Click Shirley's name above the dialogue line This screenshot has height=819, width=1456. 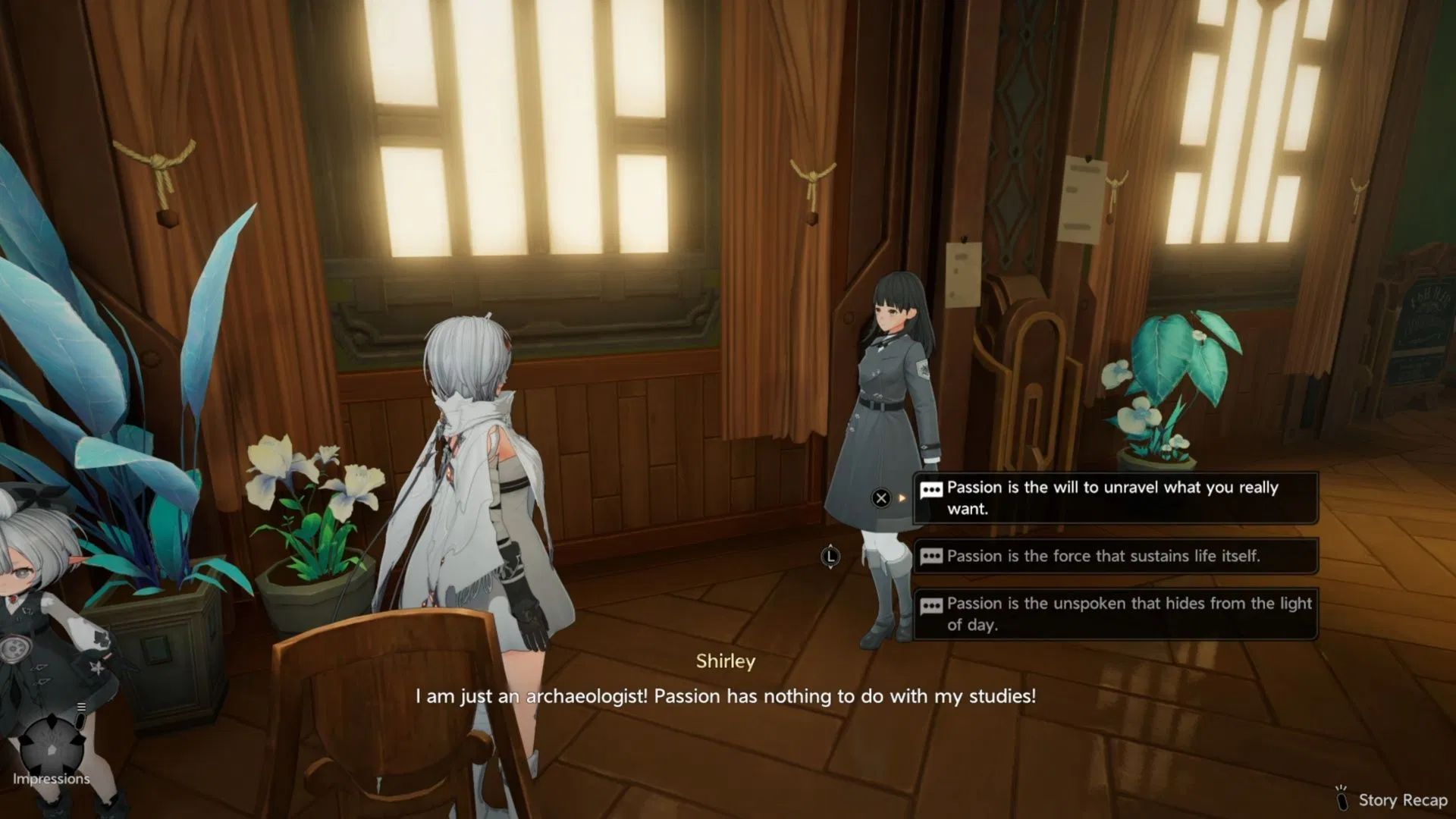[x=726, y=661]
